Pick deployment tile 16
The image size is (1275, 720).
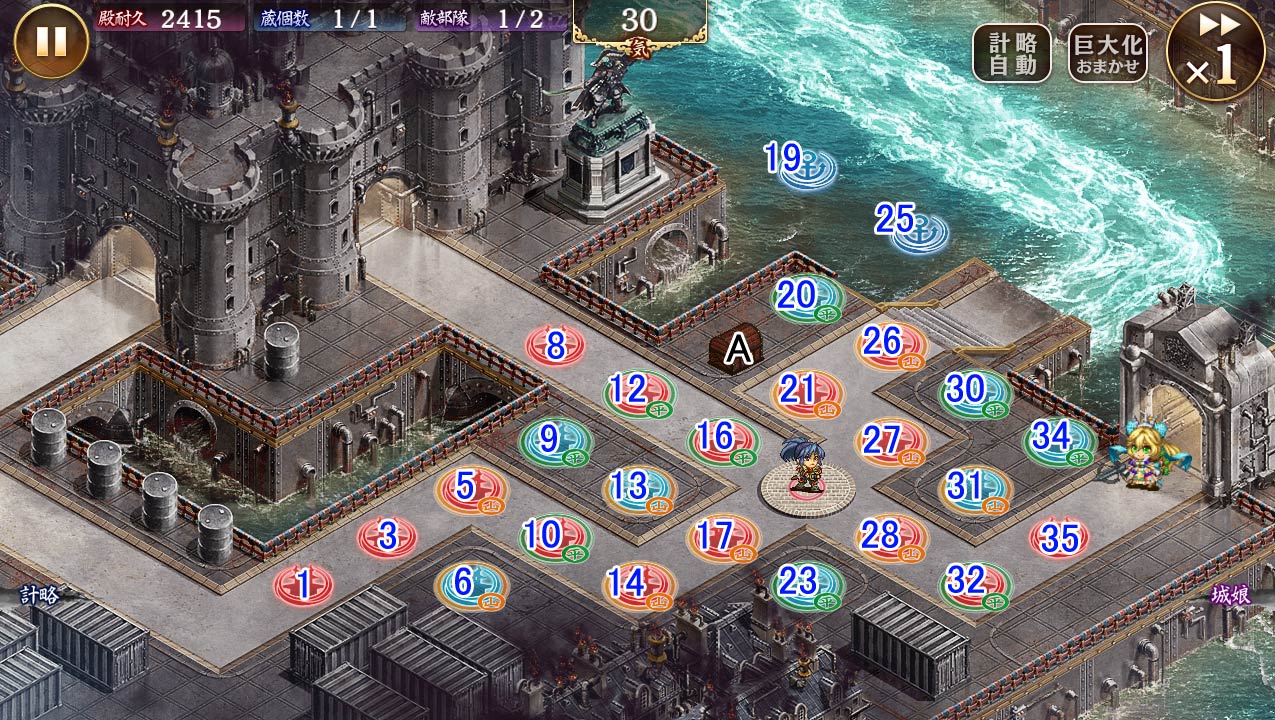(x=723, y=440)
